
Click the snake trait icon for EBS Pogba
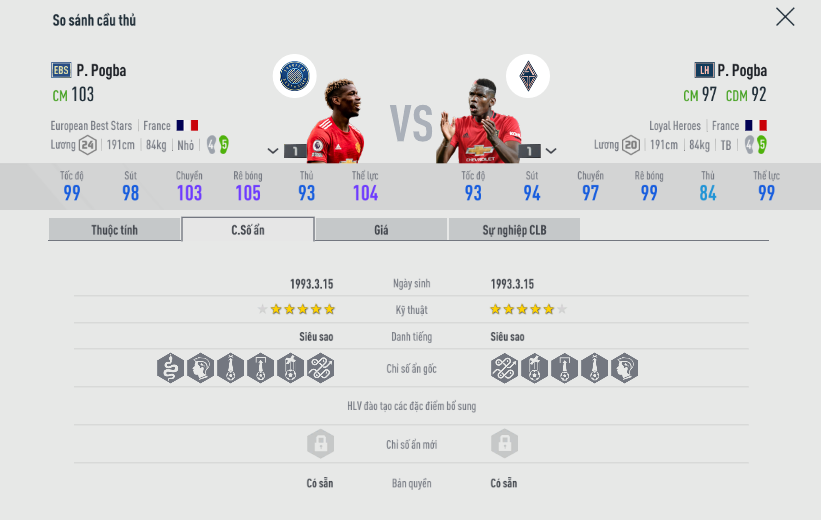tap(171, 368)
